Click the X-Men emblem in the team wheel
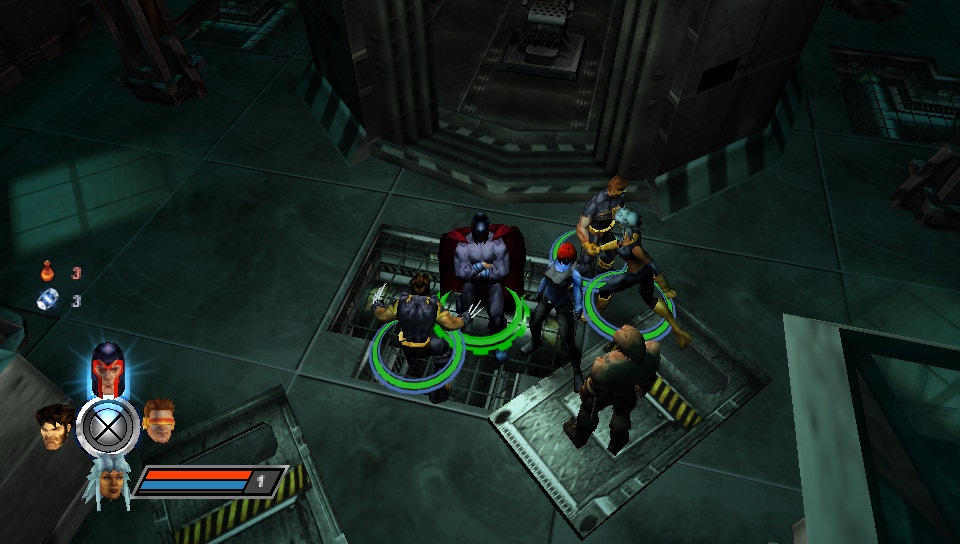 pos(107,427)
